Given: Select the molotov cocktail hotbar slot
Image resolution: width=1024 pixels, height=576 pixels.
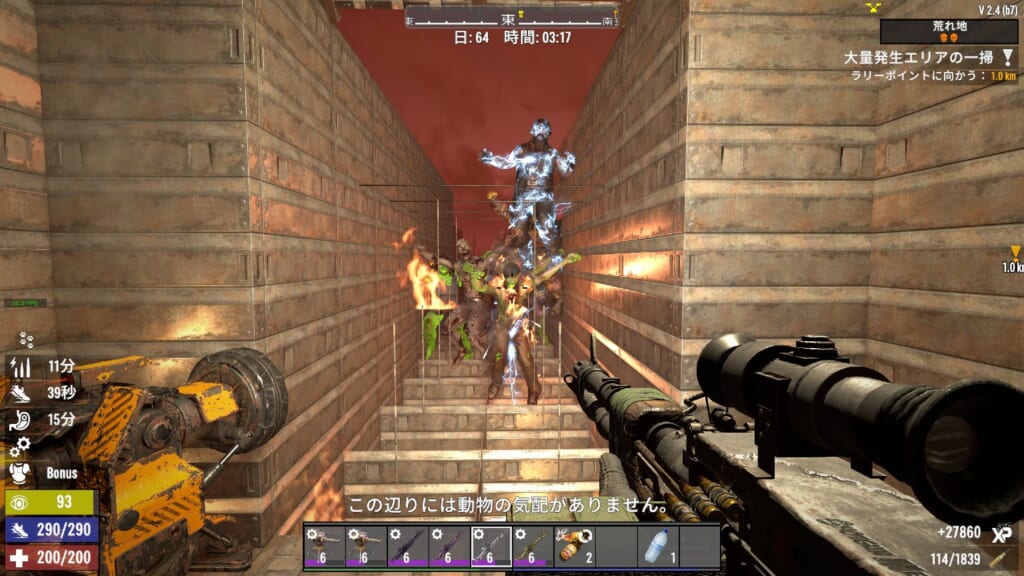Looking at the screenshot, I should pyautogui.click(x=575, y=547).
